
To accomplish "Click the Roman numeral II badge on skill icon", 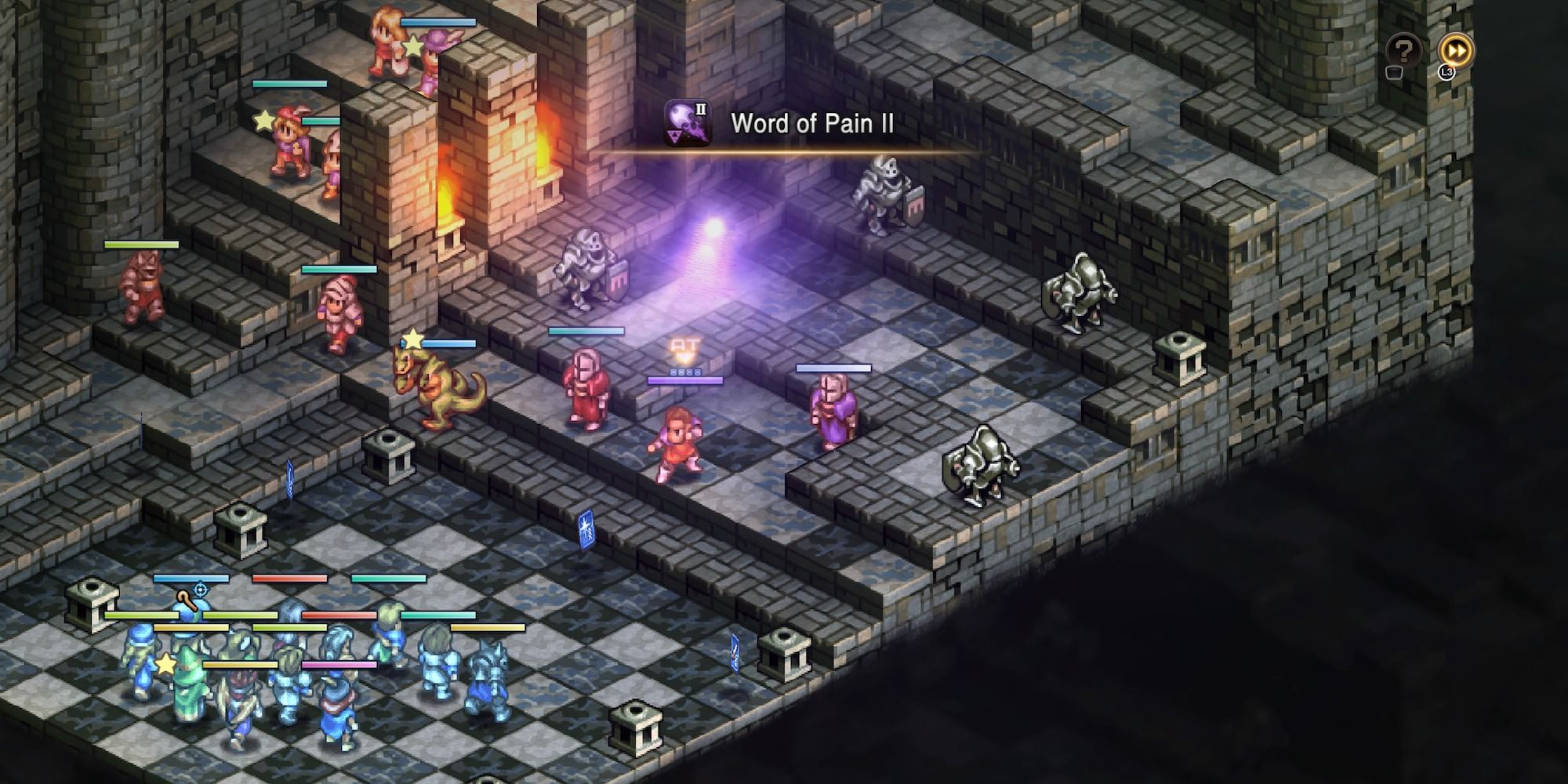I will [701, 109].
